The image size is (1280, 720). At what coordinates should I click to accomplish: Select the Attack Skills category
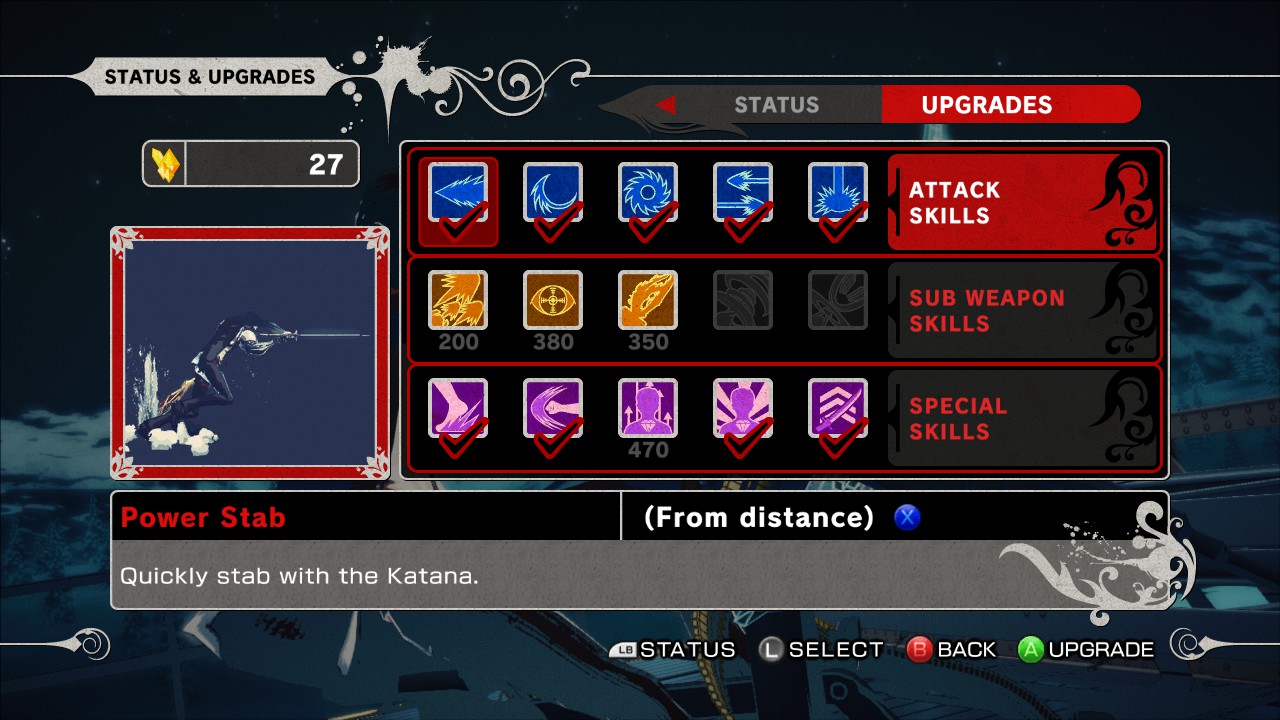pyautogui.click(x=1022, y=202)
